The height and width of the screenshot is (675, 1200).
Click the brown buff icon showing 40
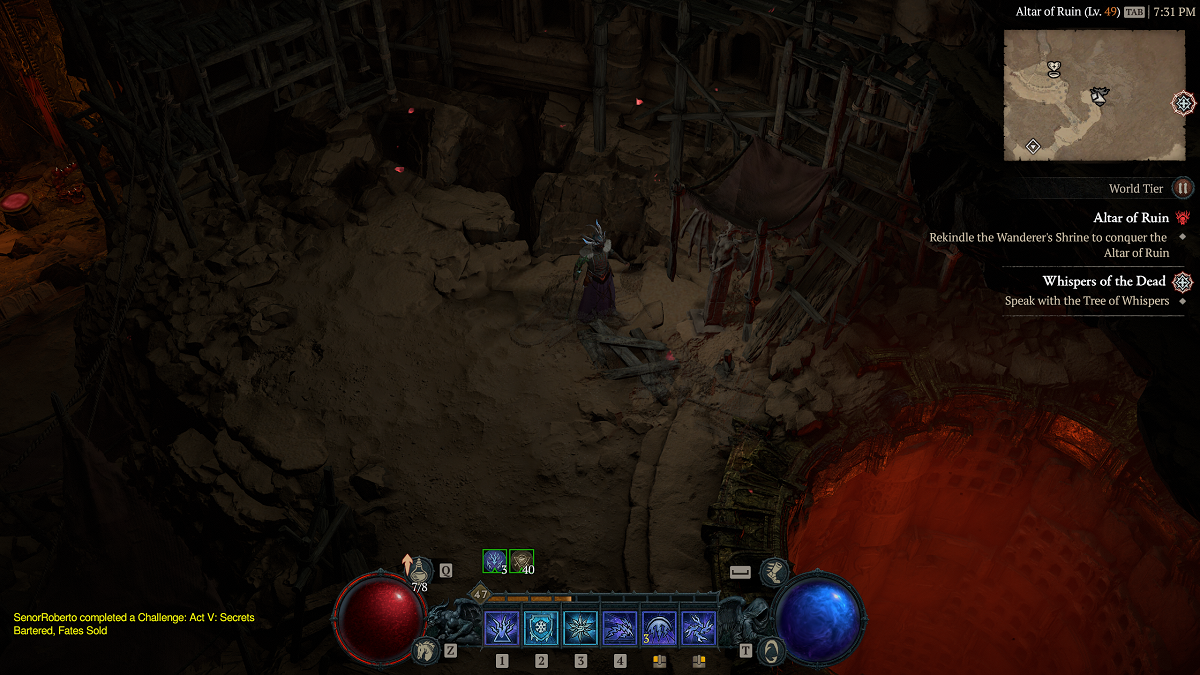point(521,561)
